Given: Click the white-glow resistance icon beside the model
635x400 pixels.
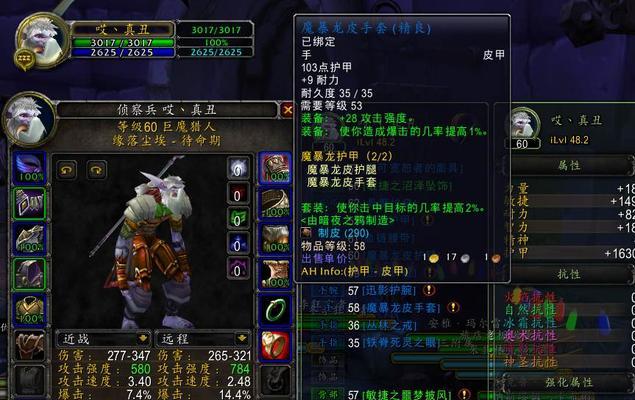Looking at the screenshot, I should click(238, 168).
